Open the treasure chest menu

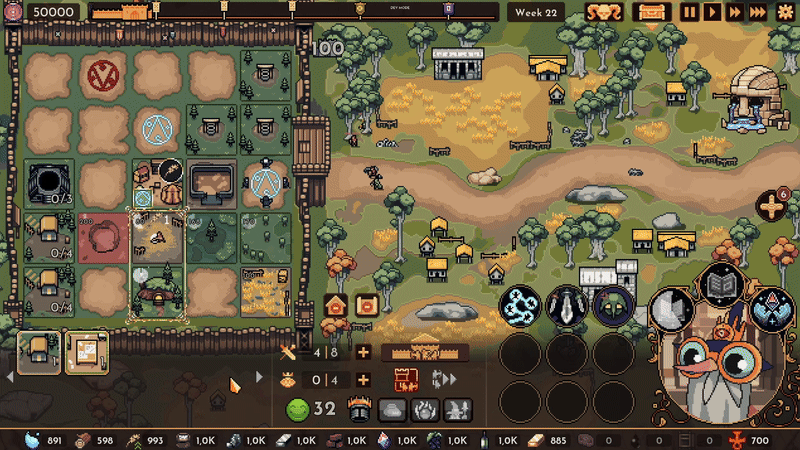[652, 12]
